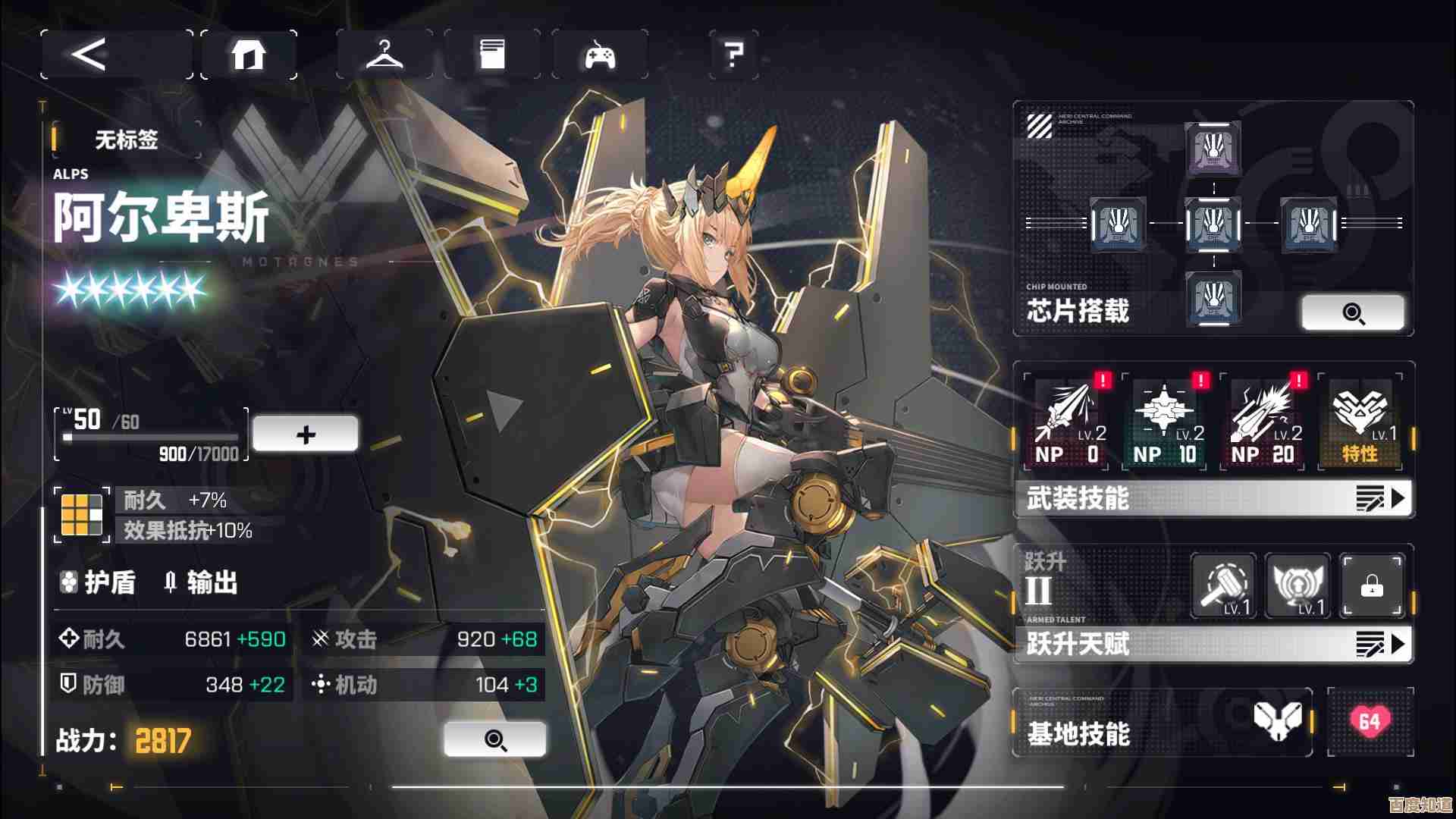Expand the 武装技能 skill details panel
This screenshot has height=819, width=1456.
pyautogui.click(x=1212, y=499)
